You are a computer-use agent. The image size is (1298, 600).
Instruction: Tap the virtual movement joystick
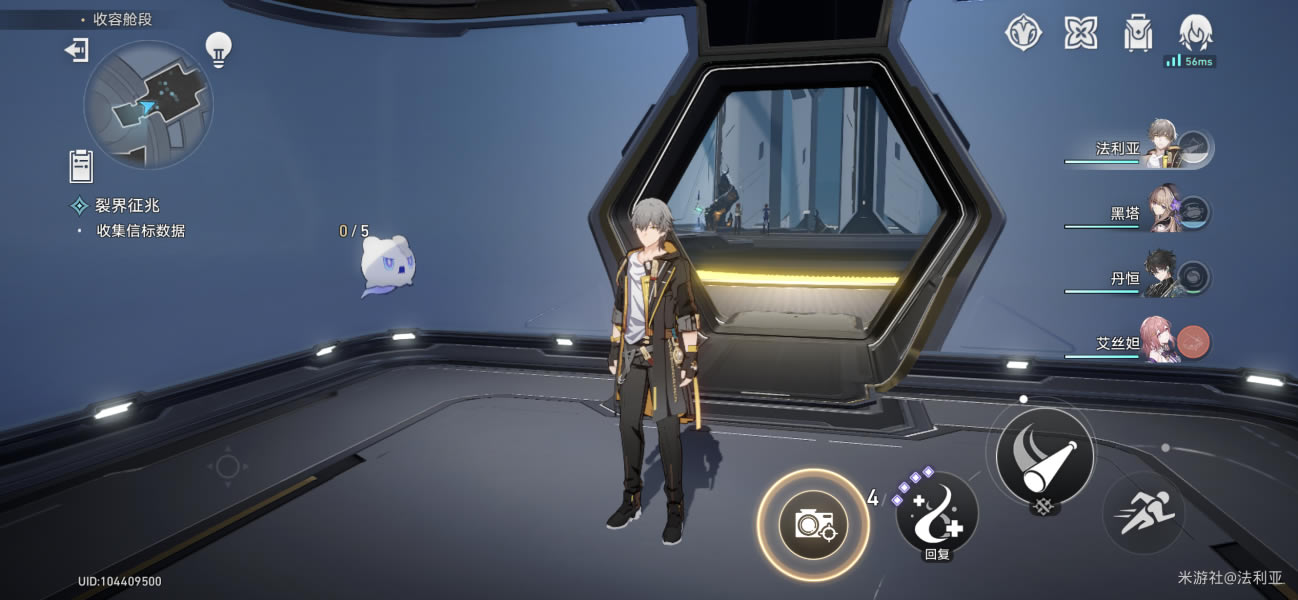(227, 467)
